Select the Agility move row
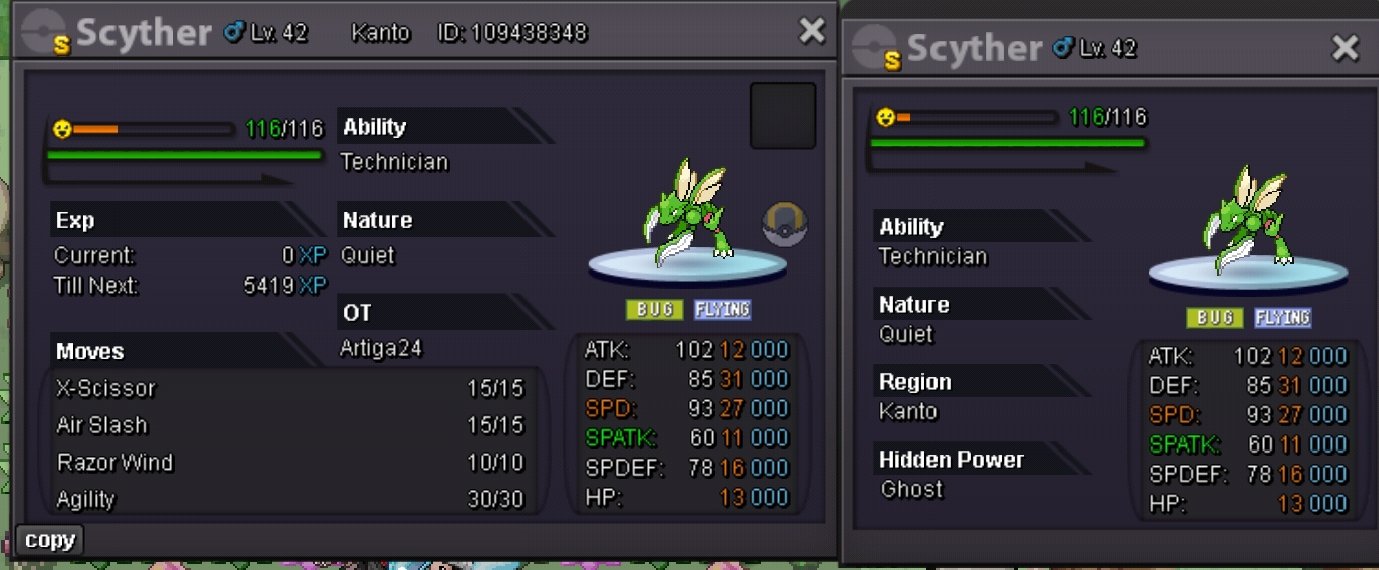The height and width of the screenshot is (570, 1379). coord(290,499)
